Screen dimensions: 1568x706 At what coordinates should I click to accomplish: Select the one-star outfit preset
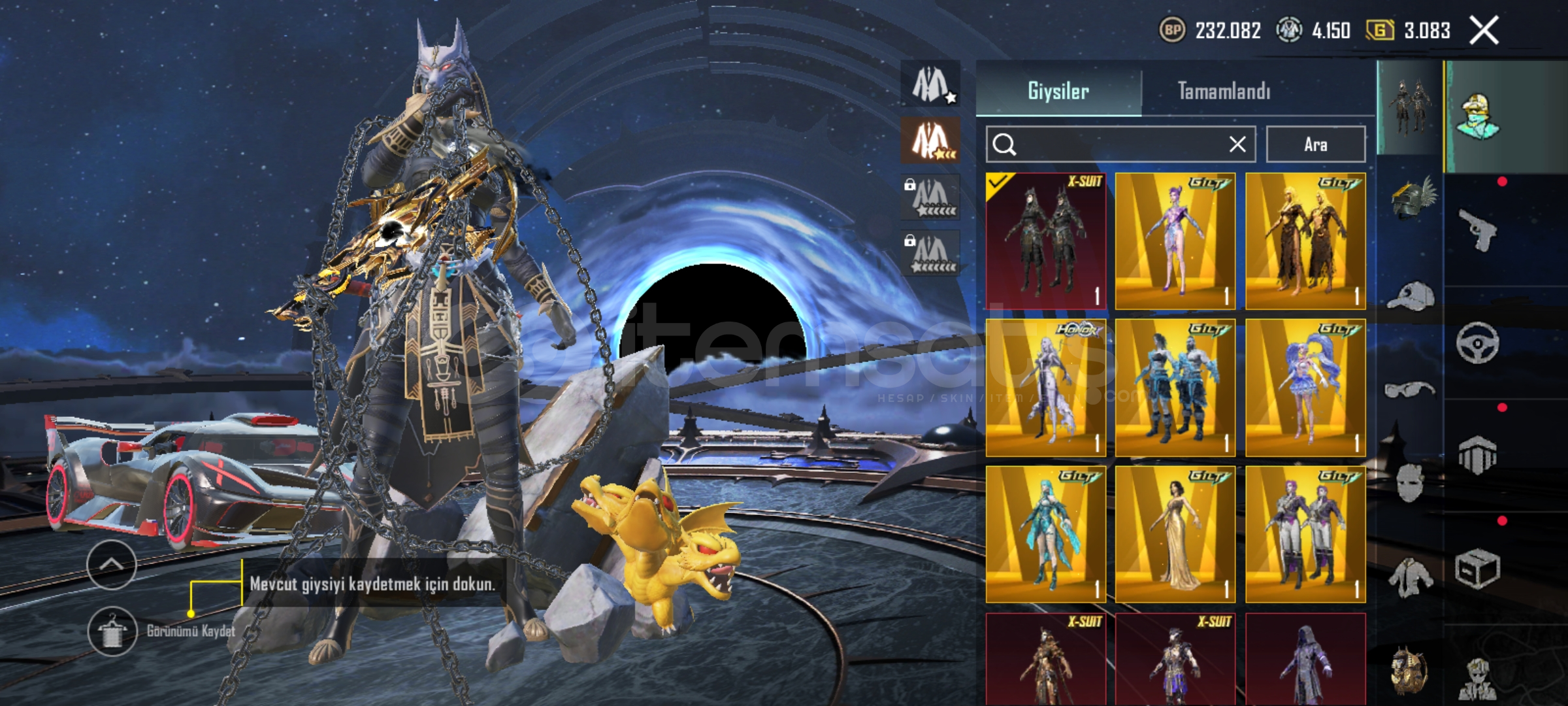930,84
